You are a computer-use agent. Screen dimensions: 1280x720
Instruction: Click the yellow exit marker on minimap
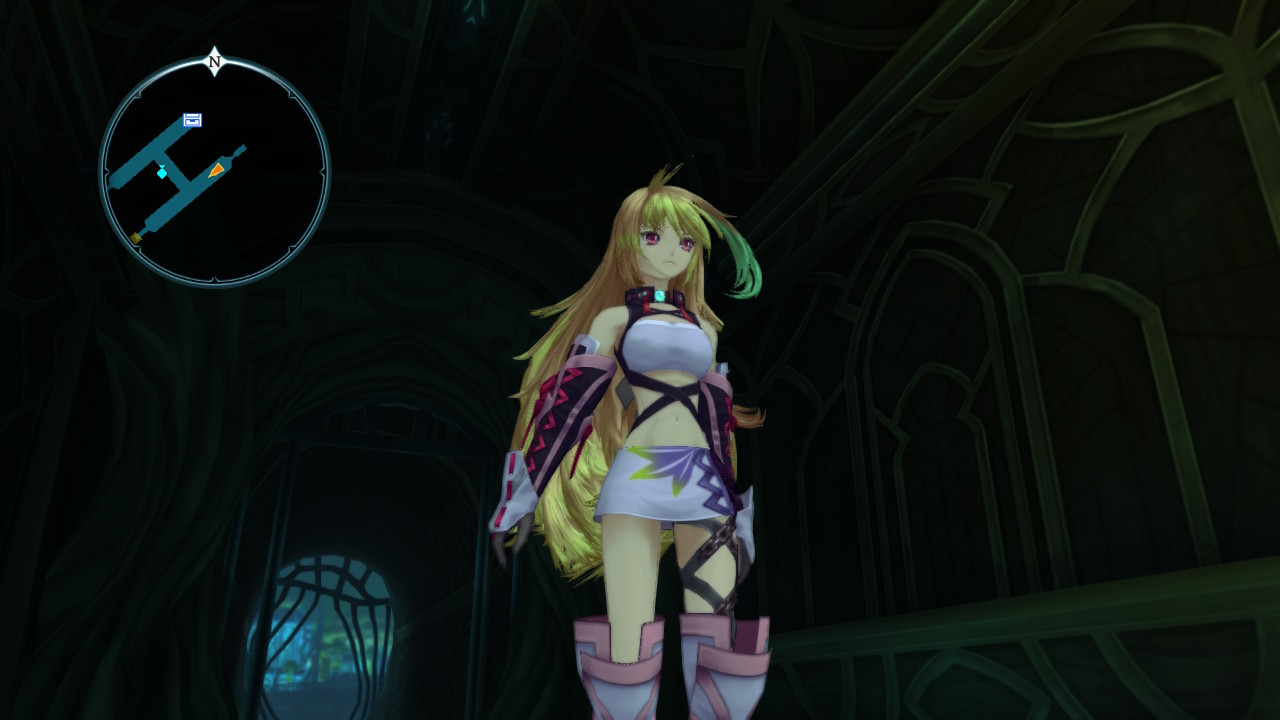pos(136,238)
